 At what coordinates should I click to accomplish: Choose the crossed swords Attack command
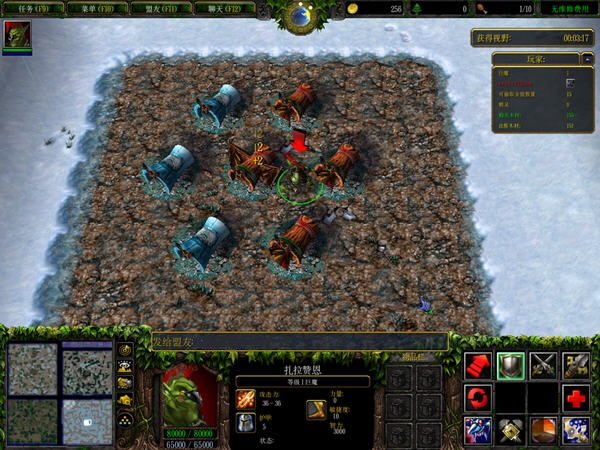(543, 365)
